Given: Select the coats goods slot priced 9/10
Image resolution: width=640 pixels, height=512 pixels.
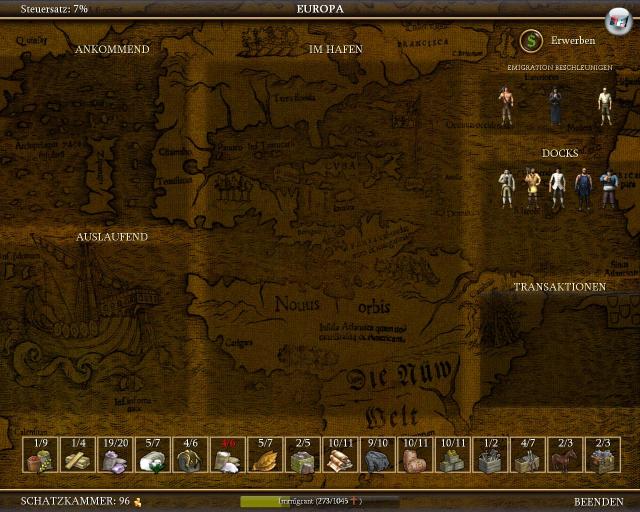Looking at the screenshot, I should (378, 456).
